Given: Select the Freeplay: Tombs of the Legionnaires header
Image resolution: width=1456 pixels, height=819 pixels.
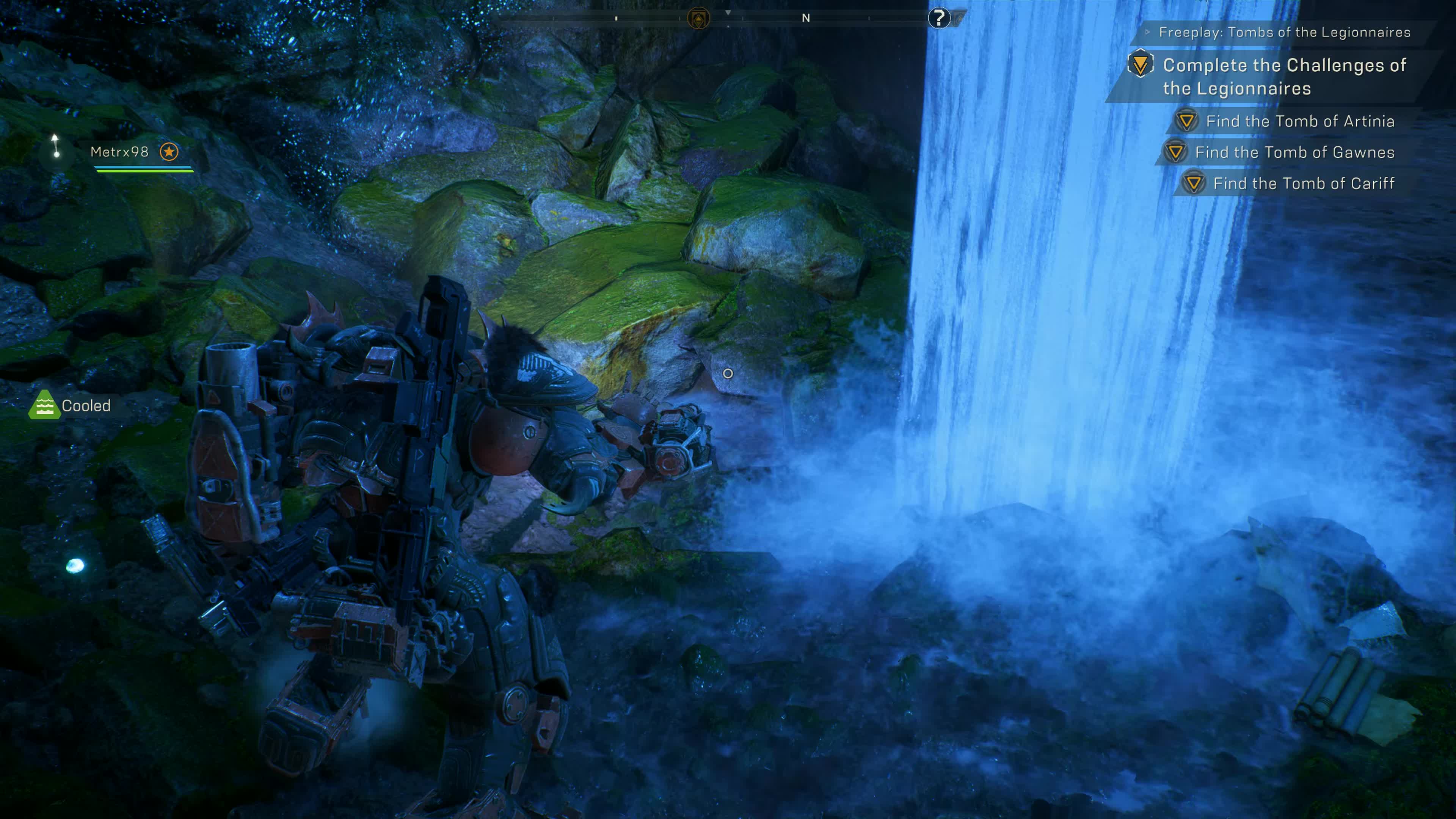Looking at the screenshot, I should 1284,32.
